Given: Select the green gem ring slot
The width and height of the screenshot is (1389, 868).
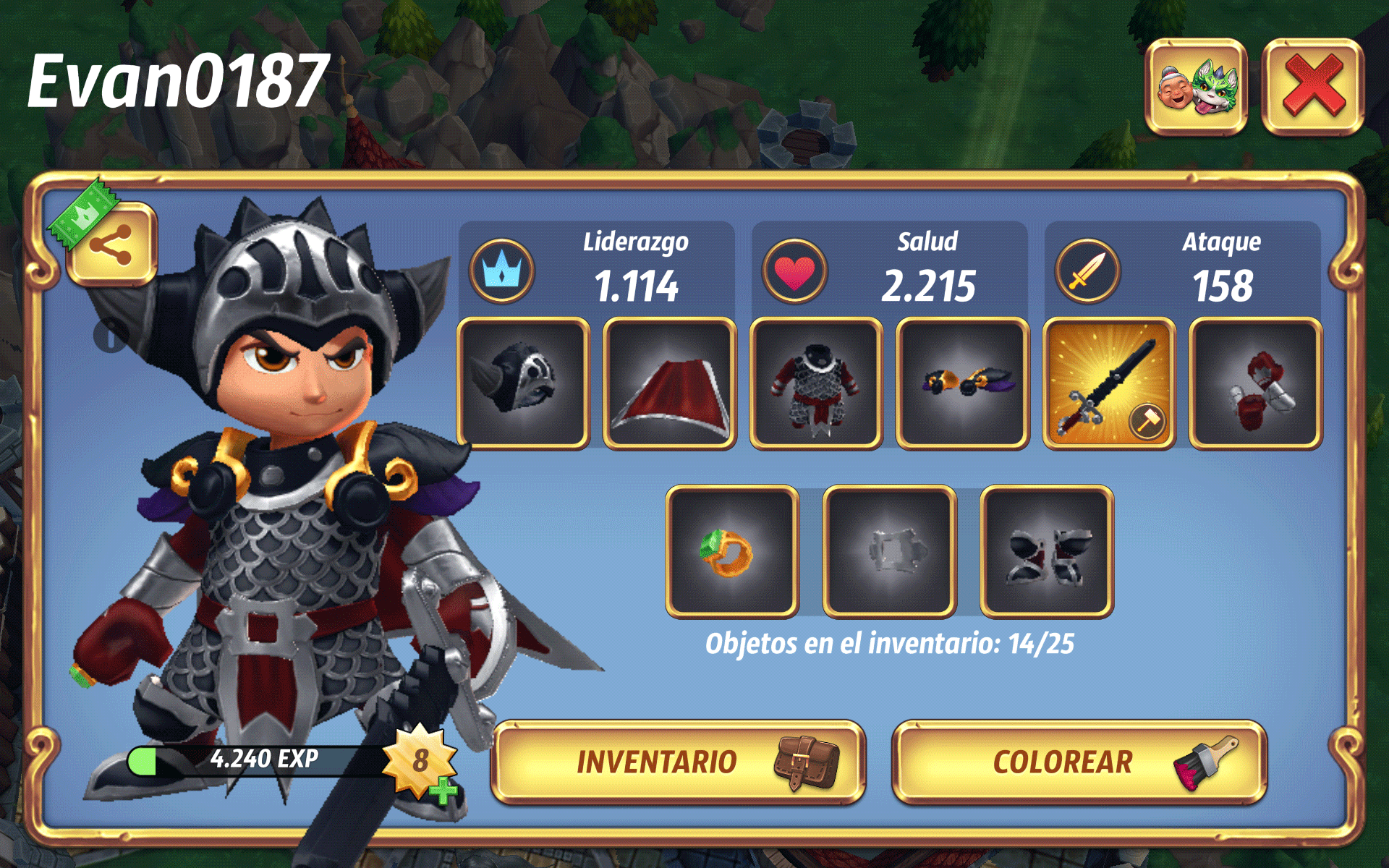Looking at the screenshot, I should [x=732, y=551].
